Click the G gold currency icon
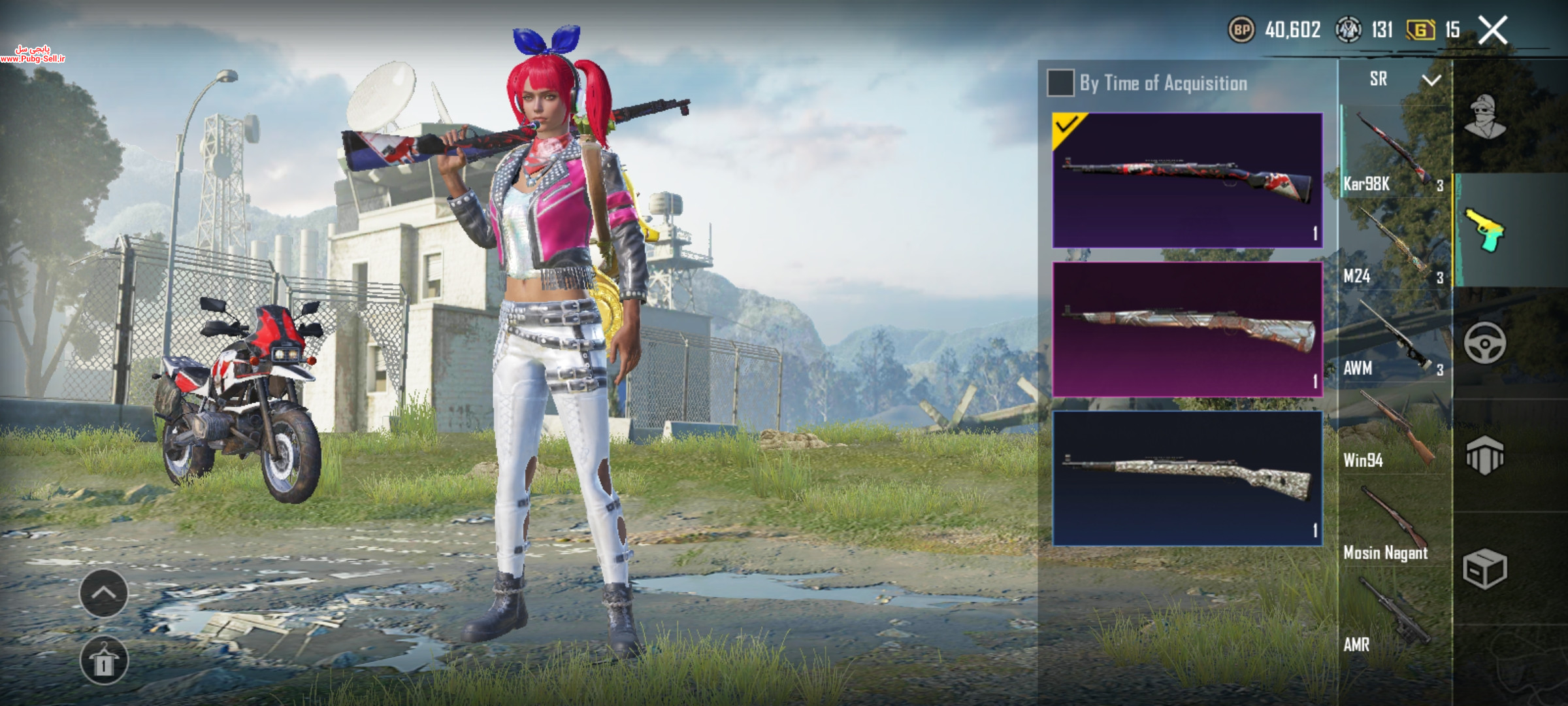This screenshot has height=706, width=1568. pyautogui.click(x=1420, y=30)
